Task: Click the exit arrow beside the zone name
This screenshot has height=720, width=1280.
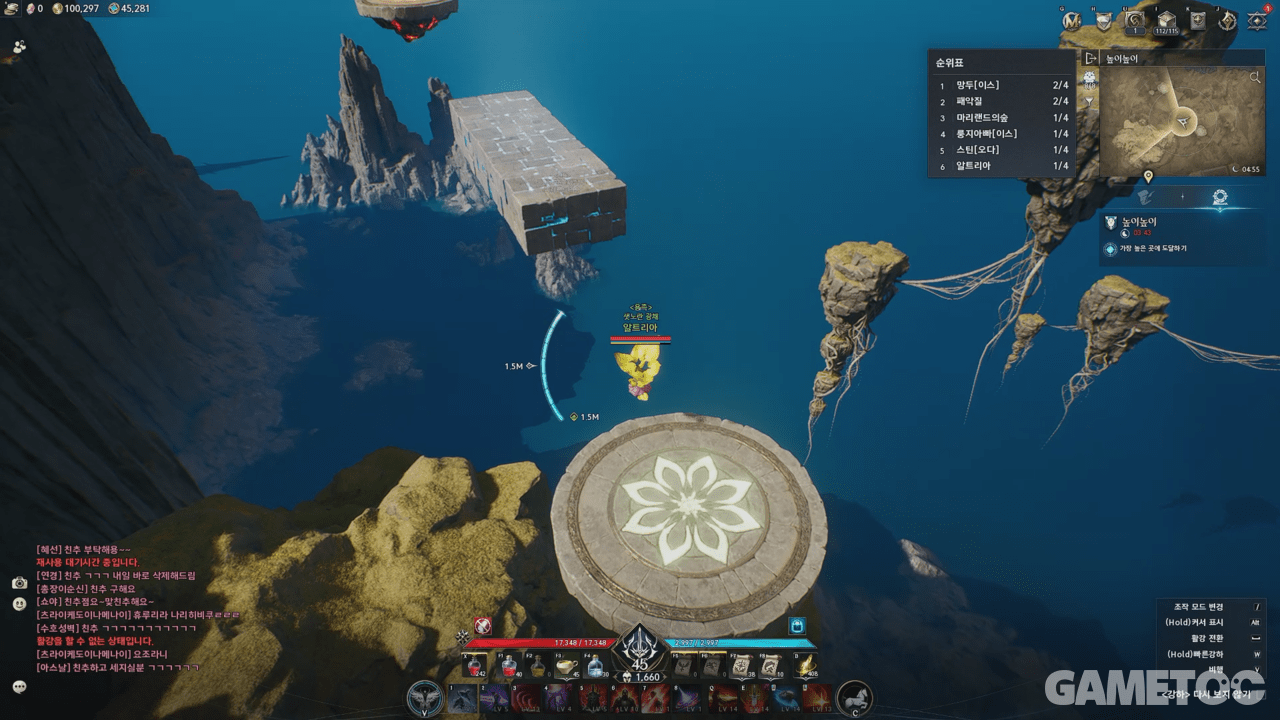Action: 1091,58
